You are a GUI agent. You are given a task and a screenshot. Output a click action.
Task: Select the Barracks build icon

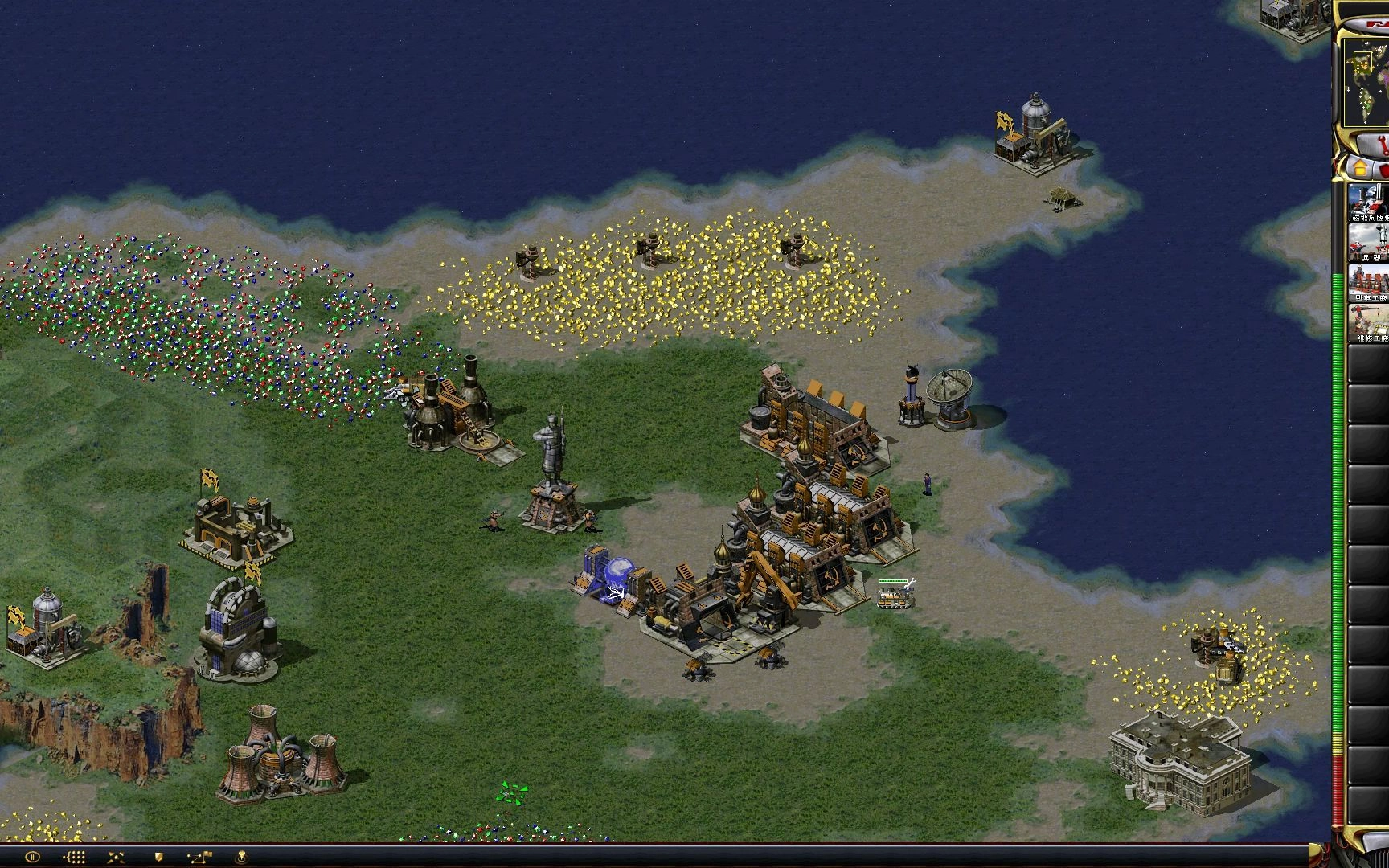pos(1369,243)
